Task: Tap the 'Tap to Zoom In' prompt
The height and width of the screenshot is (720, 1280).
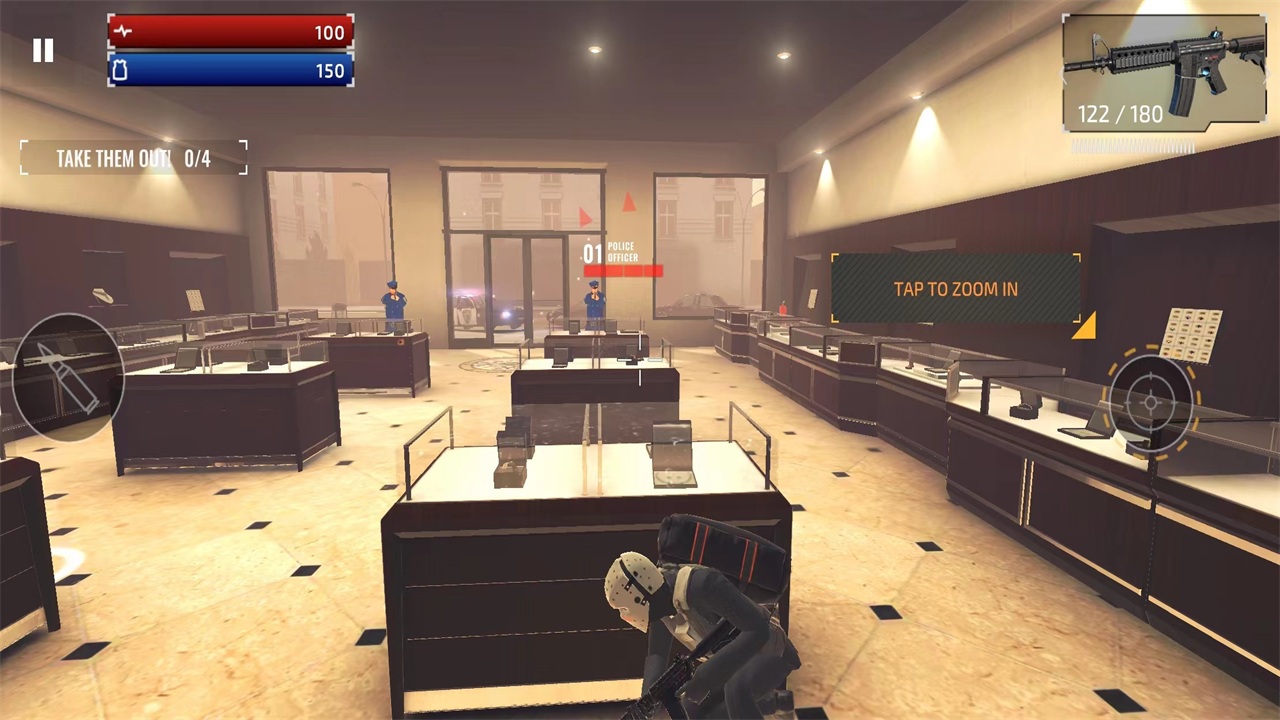Action: 955,289
